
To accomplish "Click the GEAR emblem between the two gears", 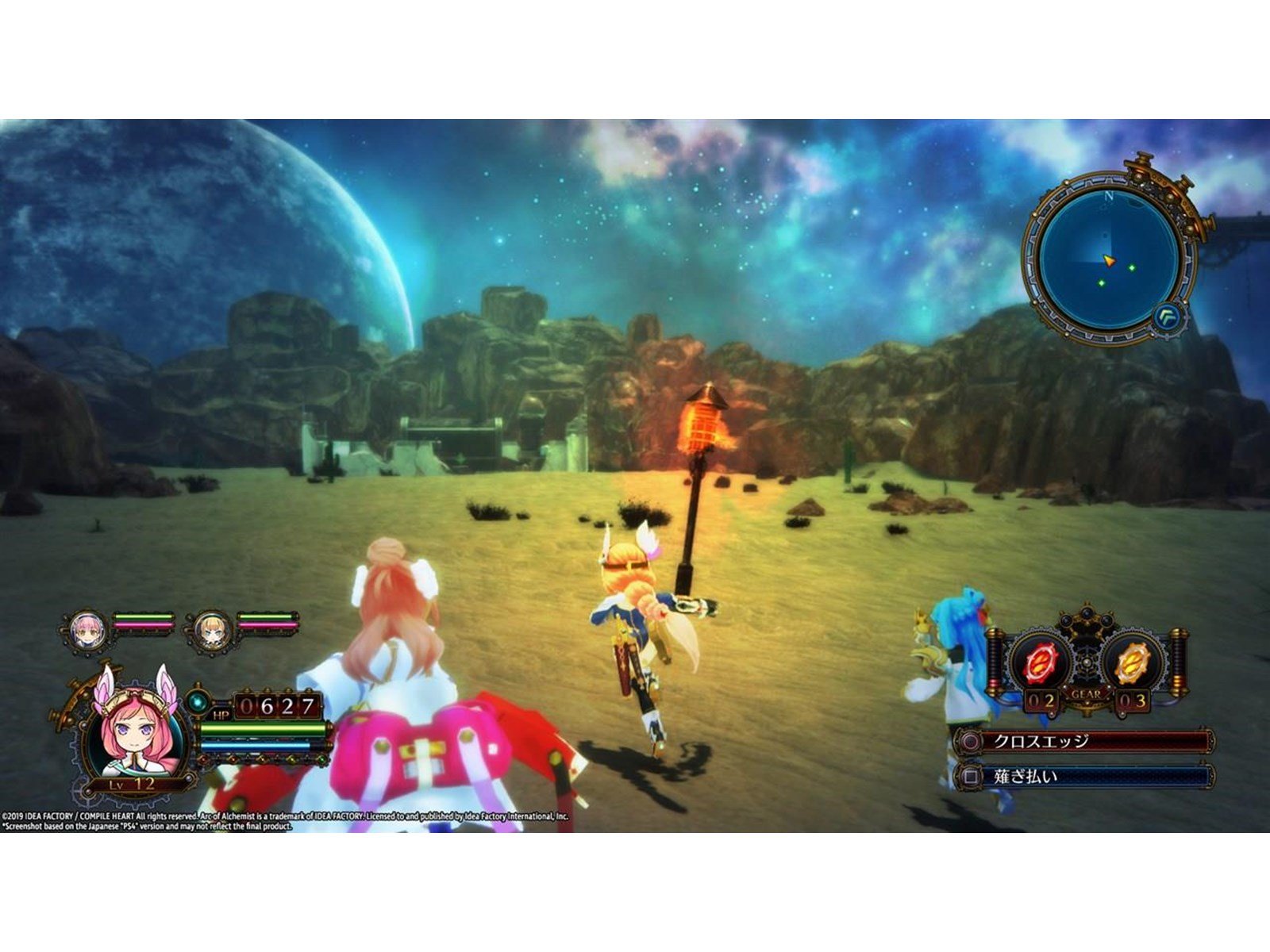I will click(x=1087, y=693).
